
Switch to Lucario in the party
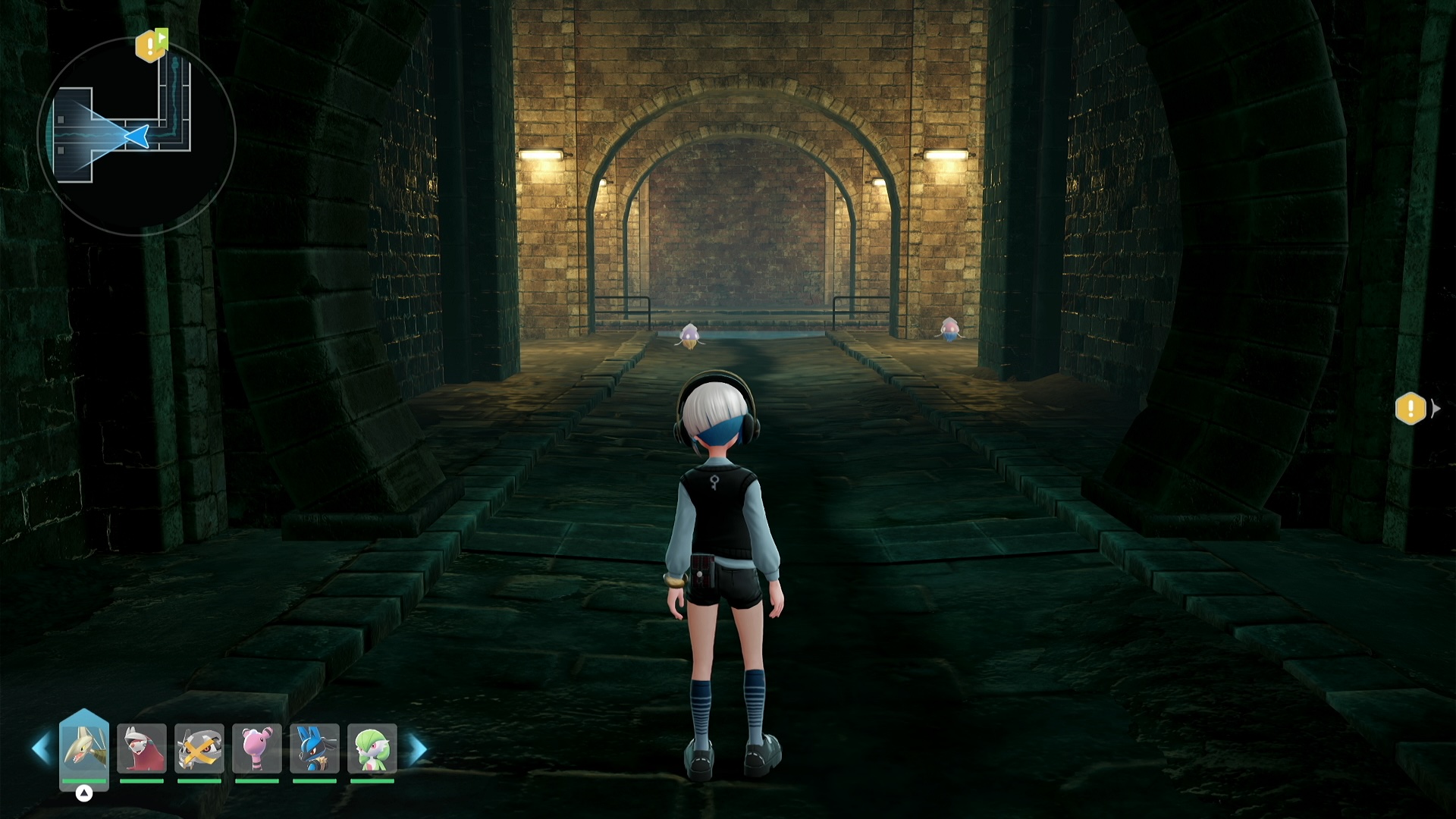[x=315, y=749]
